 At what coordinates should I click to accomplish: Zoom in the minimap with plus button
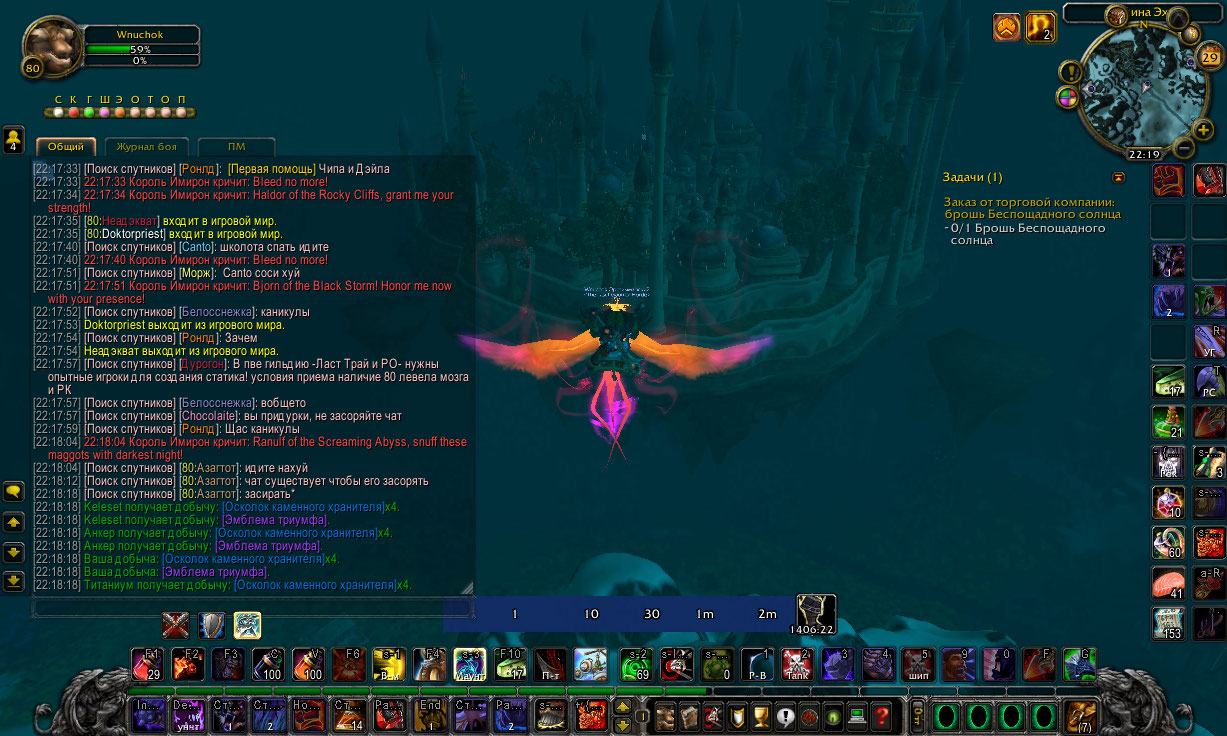coord(1203,129)
